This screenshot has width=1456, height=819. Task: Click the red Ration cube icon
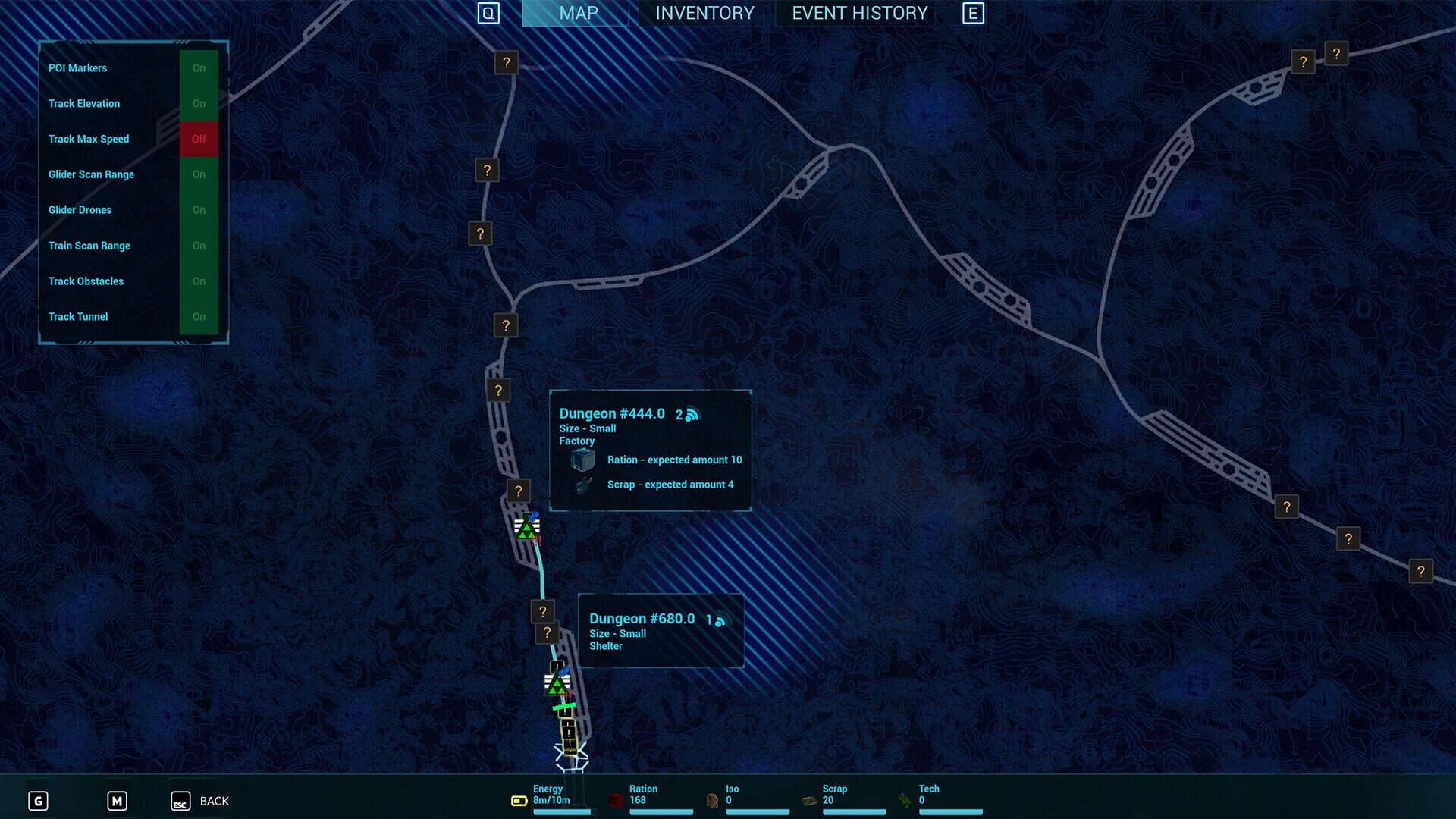click(614, 799)
